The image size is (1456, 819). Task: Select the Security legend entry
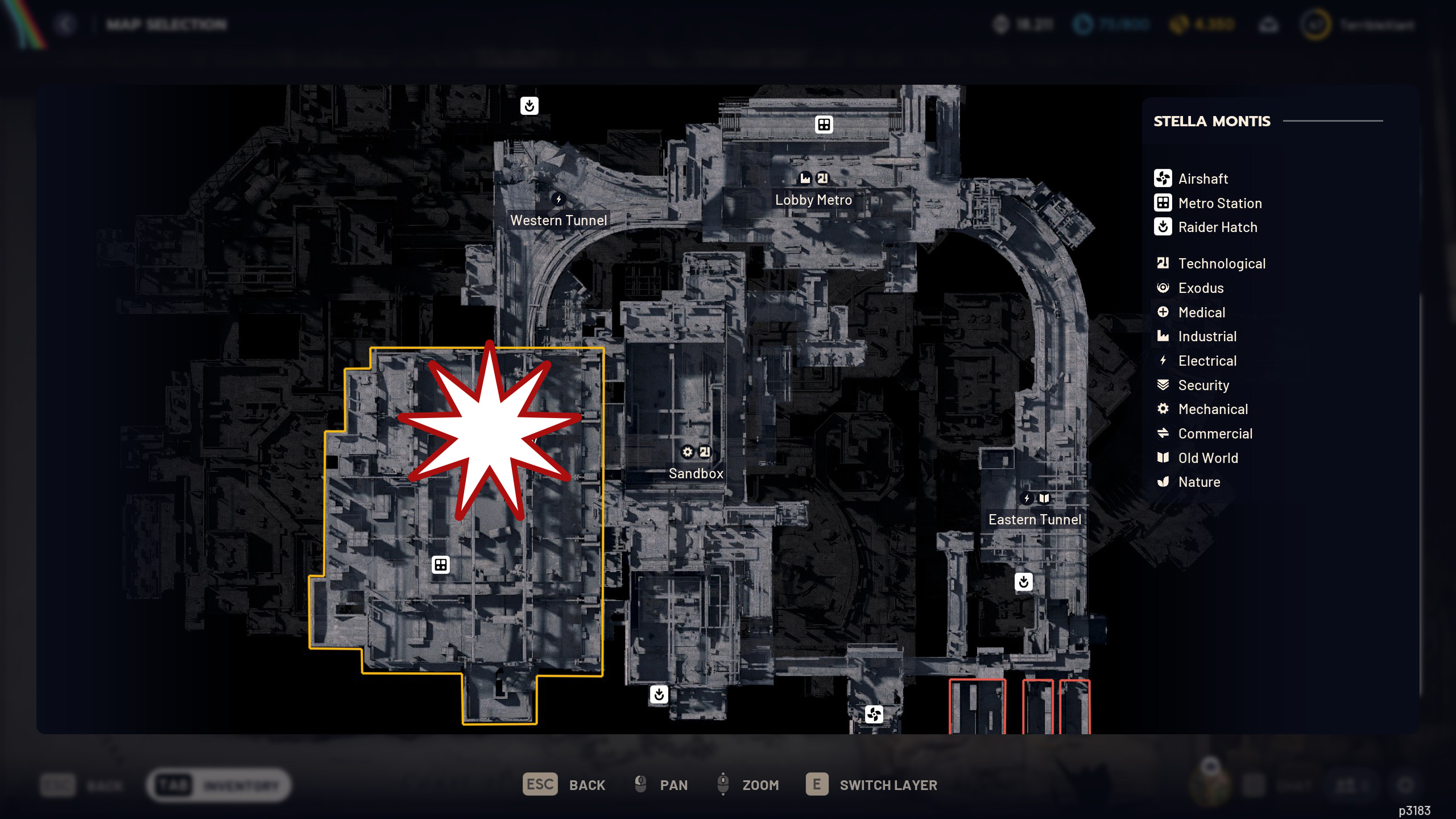1203,385
